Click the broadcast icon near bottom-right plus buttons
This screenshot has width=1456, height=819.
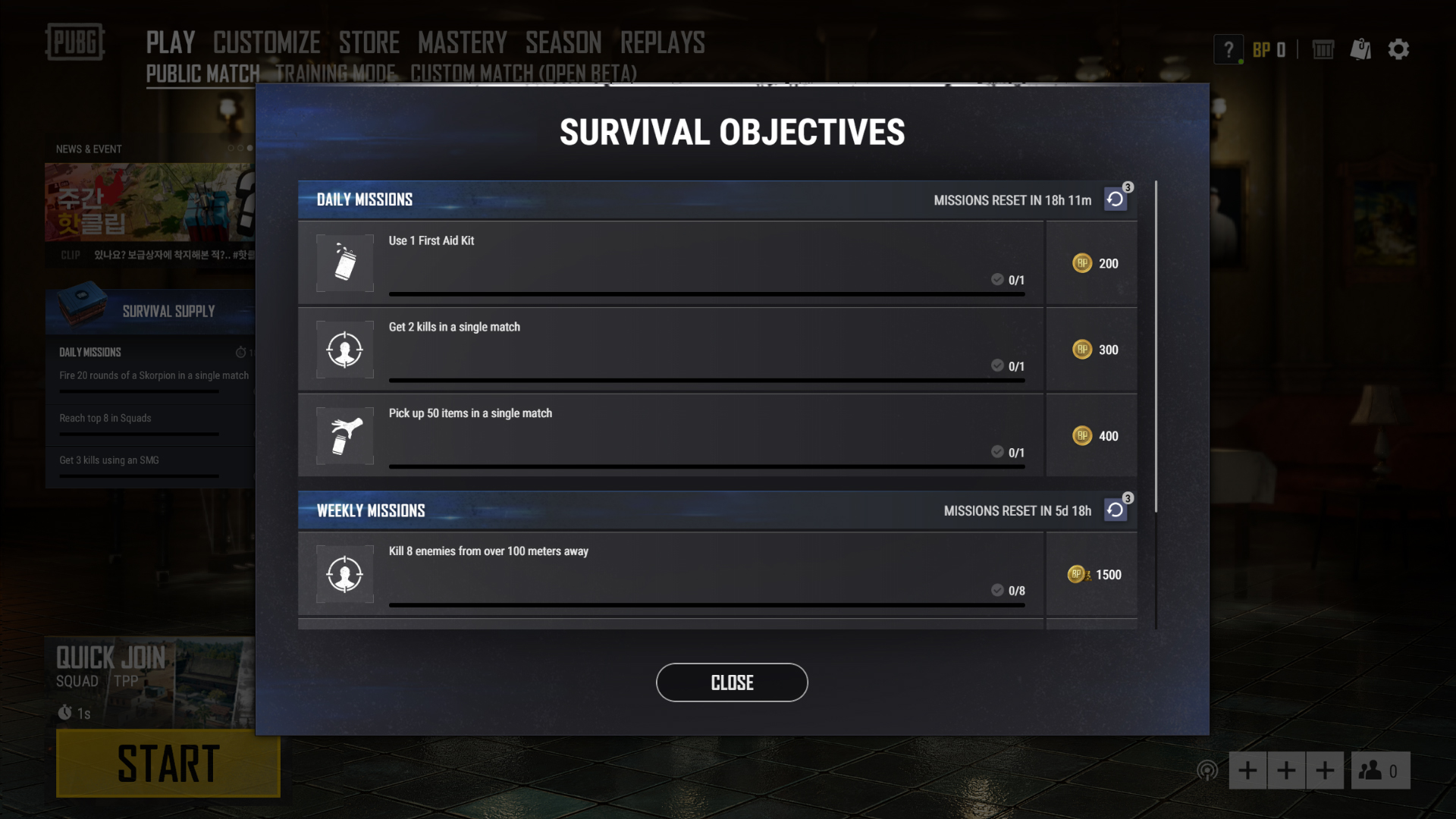click(x=1207, y=770)
